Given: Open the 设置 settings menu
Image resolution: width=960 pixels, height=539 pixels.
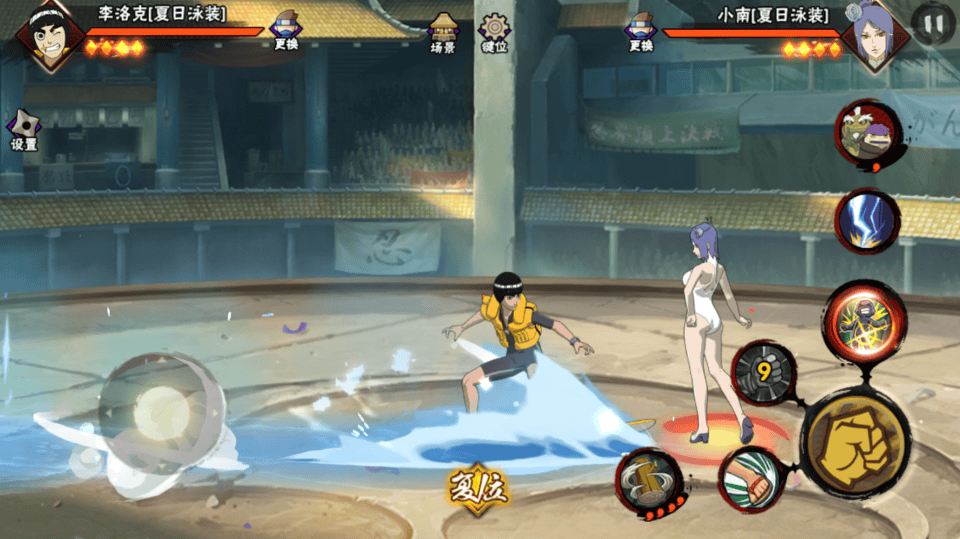Looking at the screenshot, I should [24, 131].
